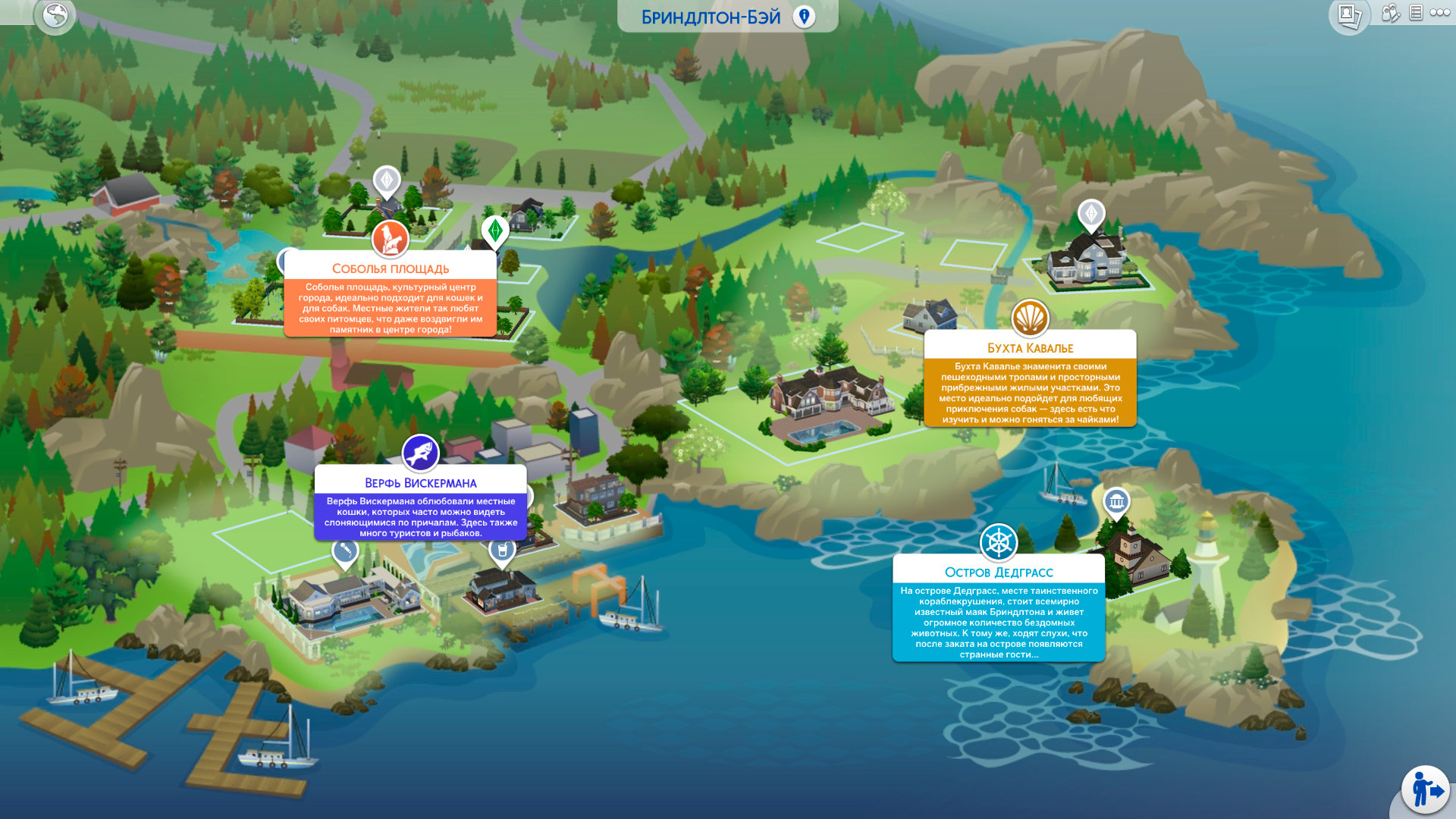
Task: Select the Соболья площадь neighborhood icon
Action: pyautogui.click(x=391, y=239)
